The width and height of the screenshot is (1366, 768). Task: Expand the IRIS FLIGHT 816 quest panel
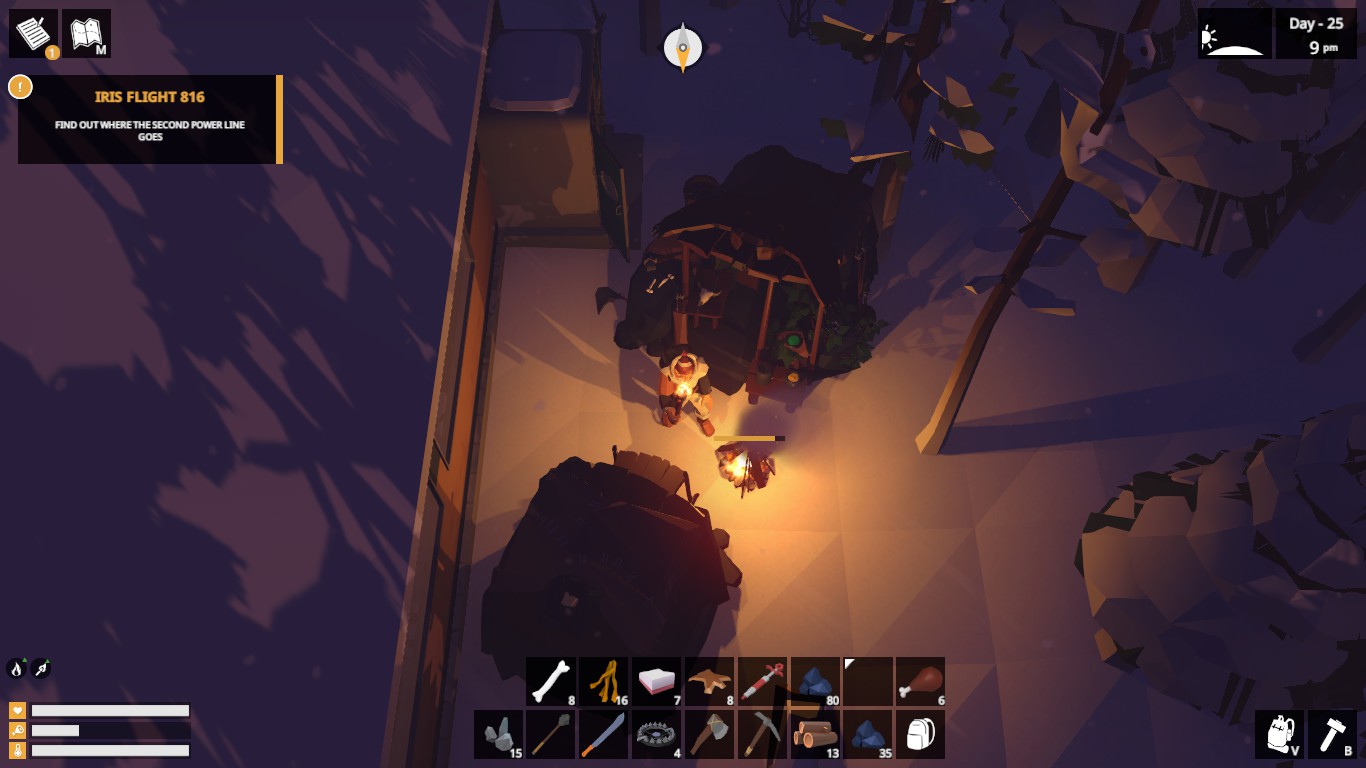150,119
